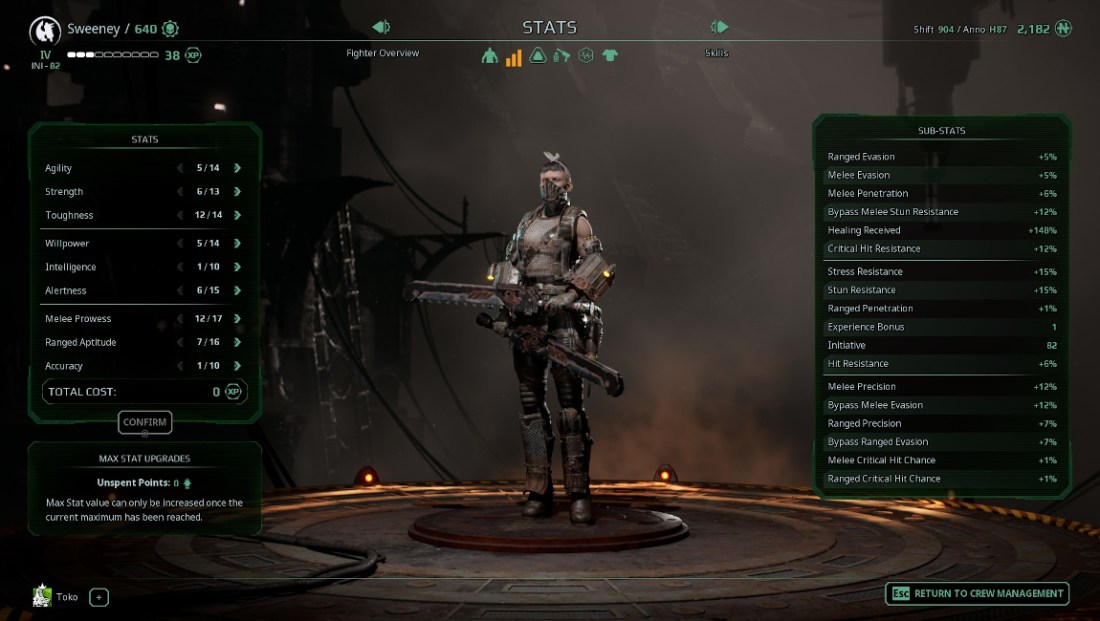Viewport: 1100px width, 621px height.
Task: Return to Crew Management
Action: [977, 594]
